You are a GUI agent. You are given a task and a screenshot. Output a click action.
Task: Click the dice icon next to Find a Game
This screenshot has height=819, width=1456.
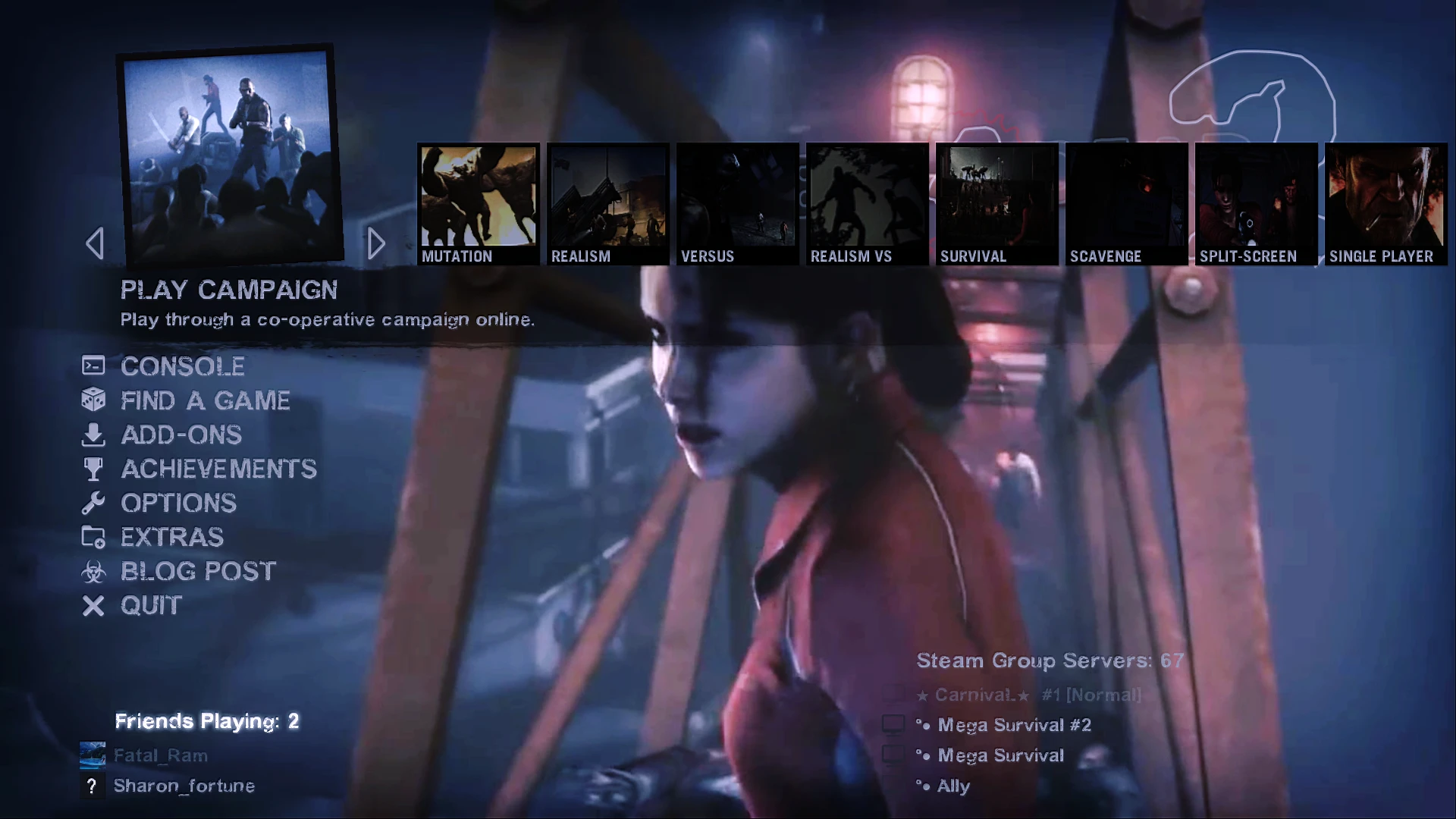click(93, 400)
